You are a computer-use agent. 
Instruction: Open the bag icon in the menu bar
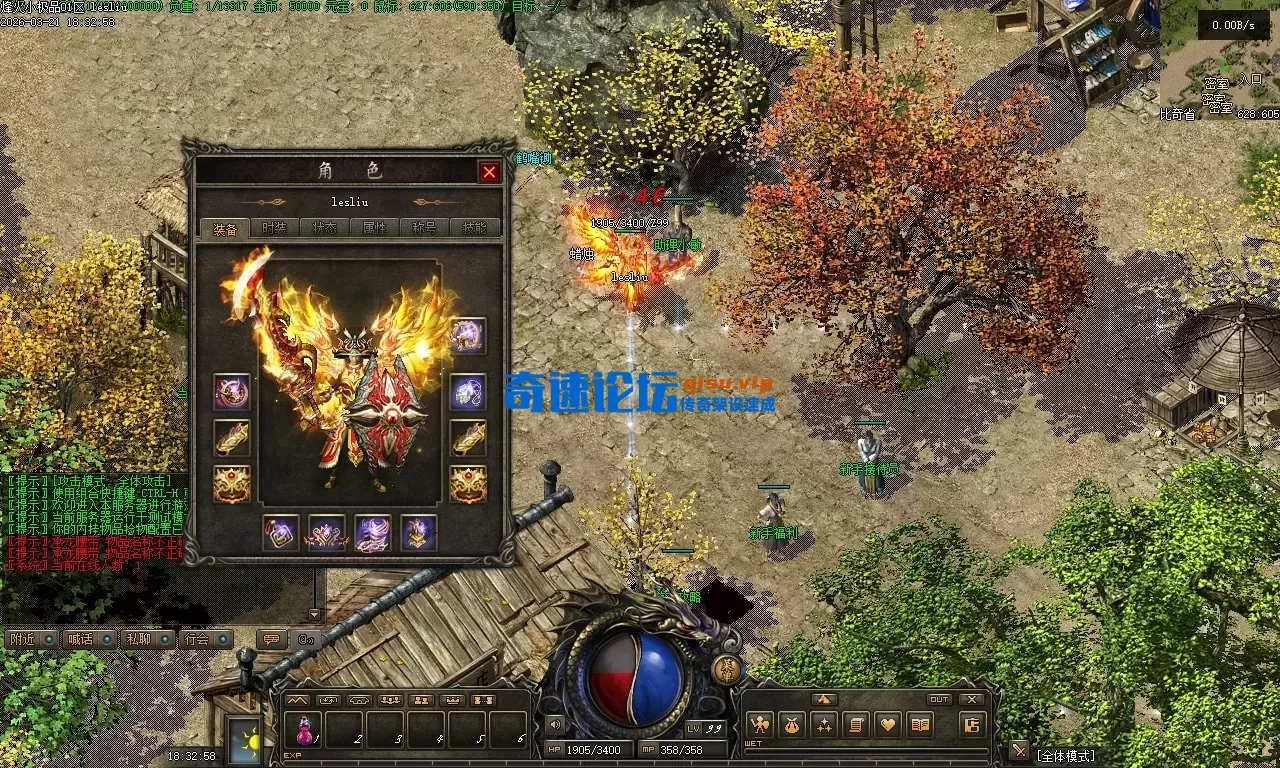tap(792, 725)
